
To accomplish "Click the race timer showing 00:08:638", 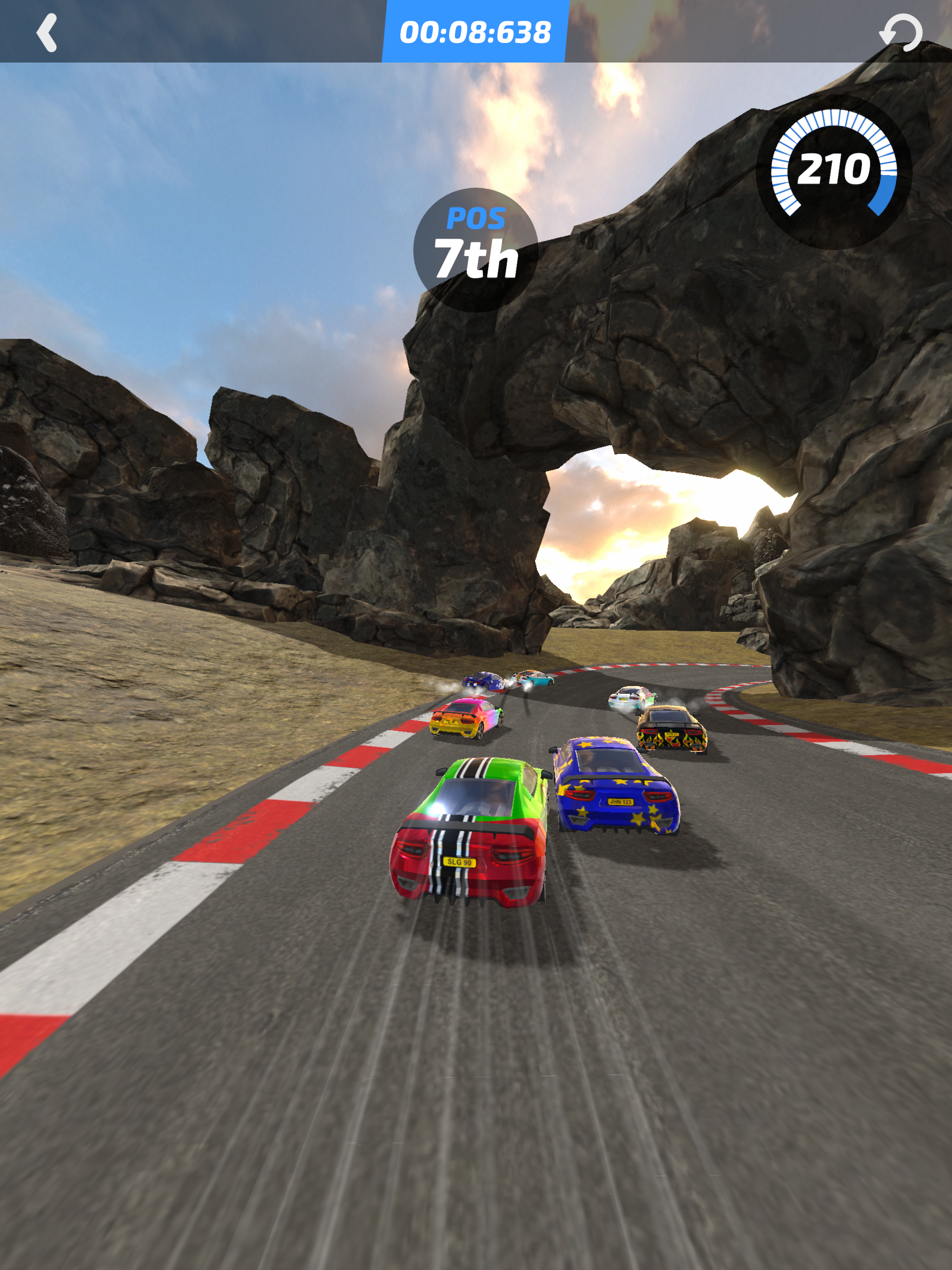I will tap(476, 32).
